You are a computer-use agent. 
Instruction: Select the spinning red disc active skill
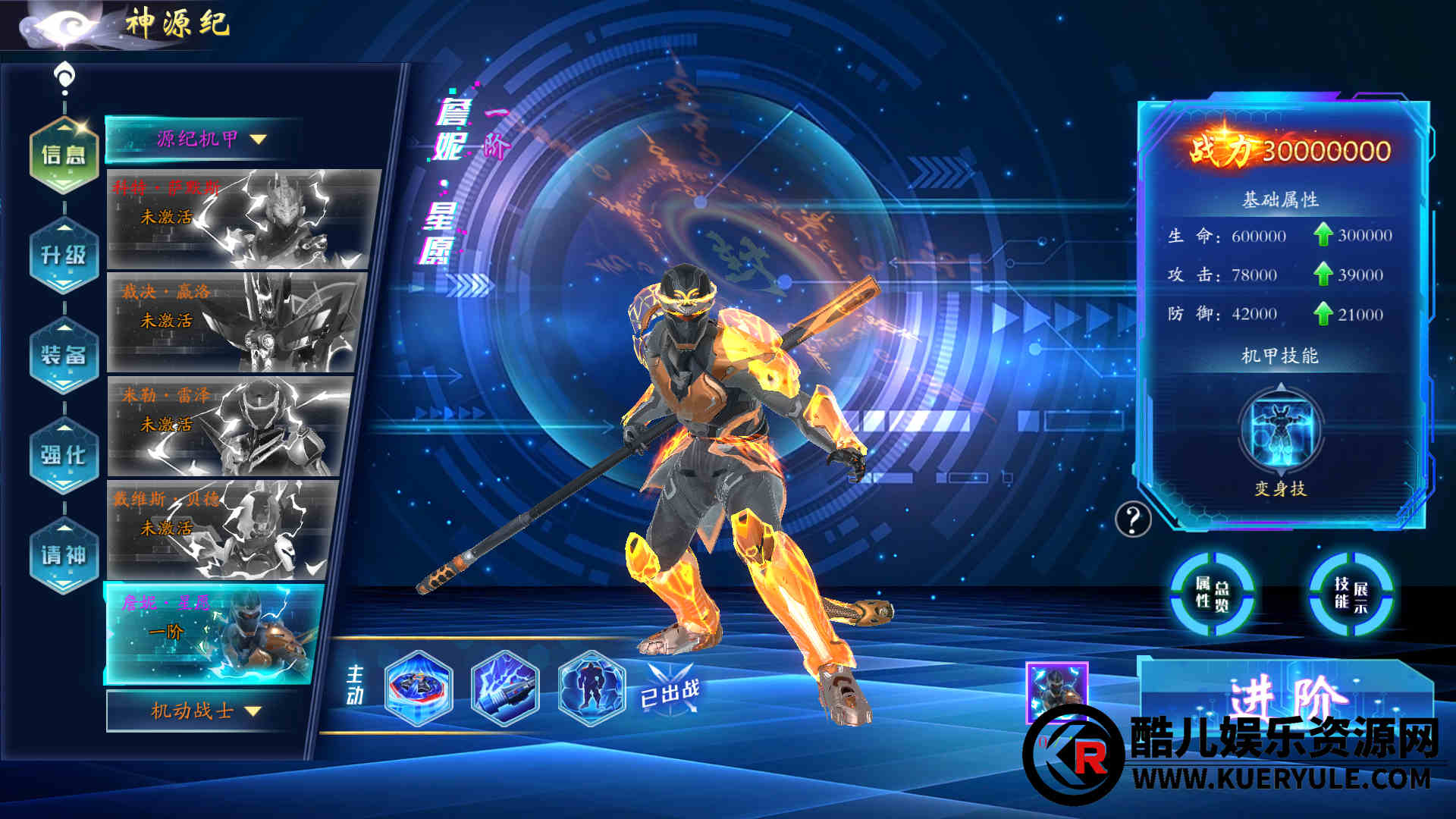click(419, 688)
